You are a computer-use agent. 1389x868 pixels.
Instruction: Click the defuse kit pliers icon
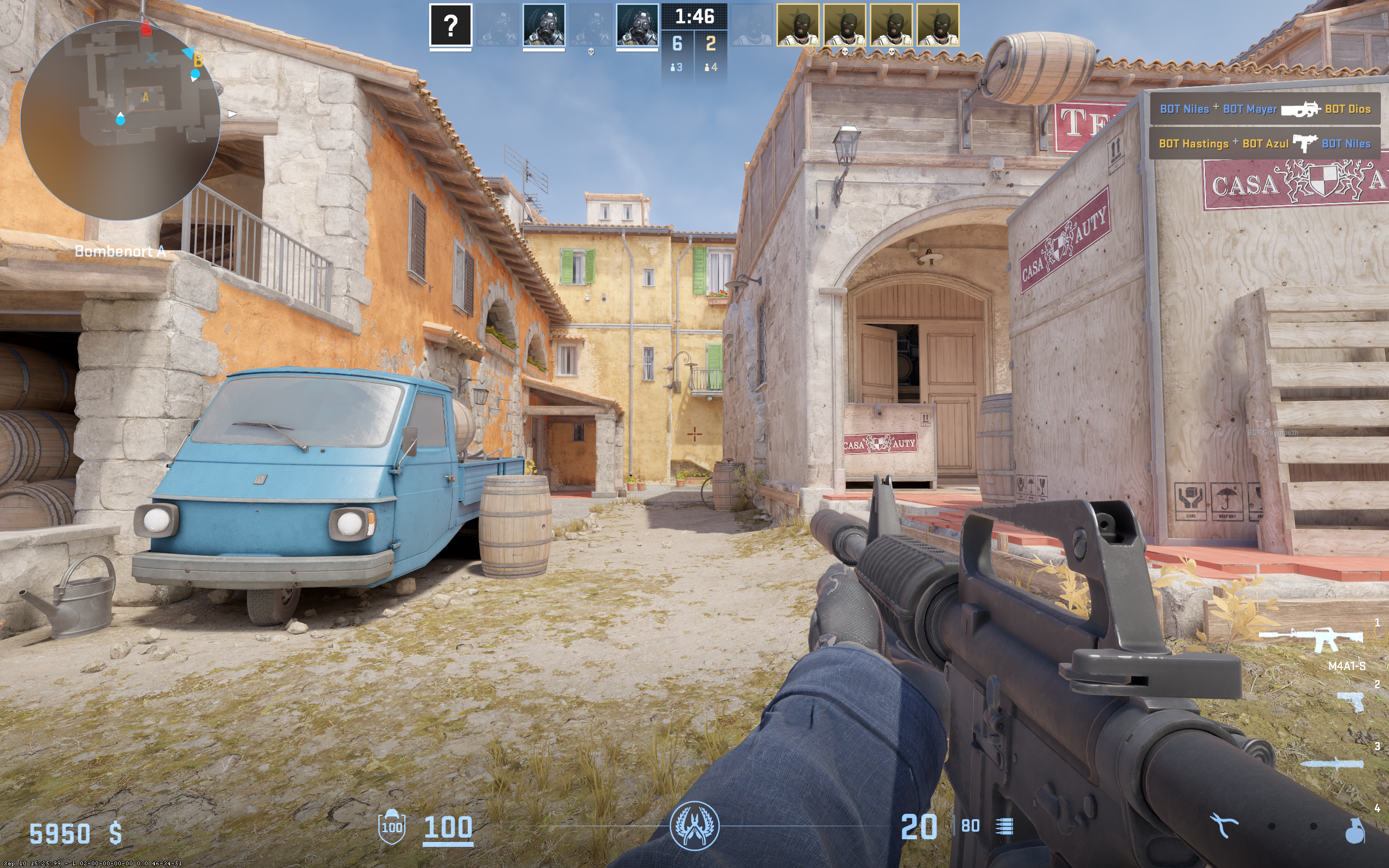1224,826
